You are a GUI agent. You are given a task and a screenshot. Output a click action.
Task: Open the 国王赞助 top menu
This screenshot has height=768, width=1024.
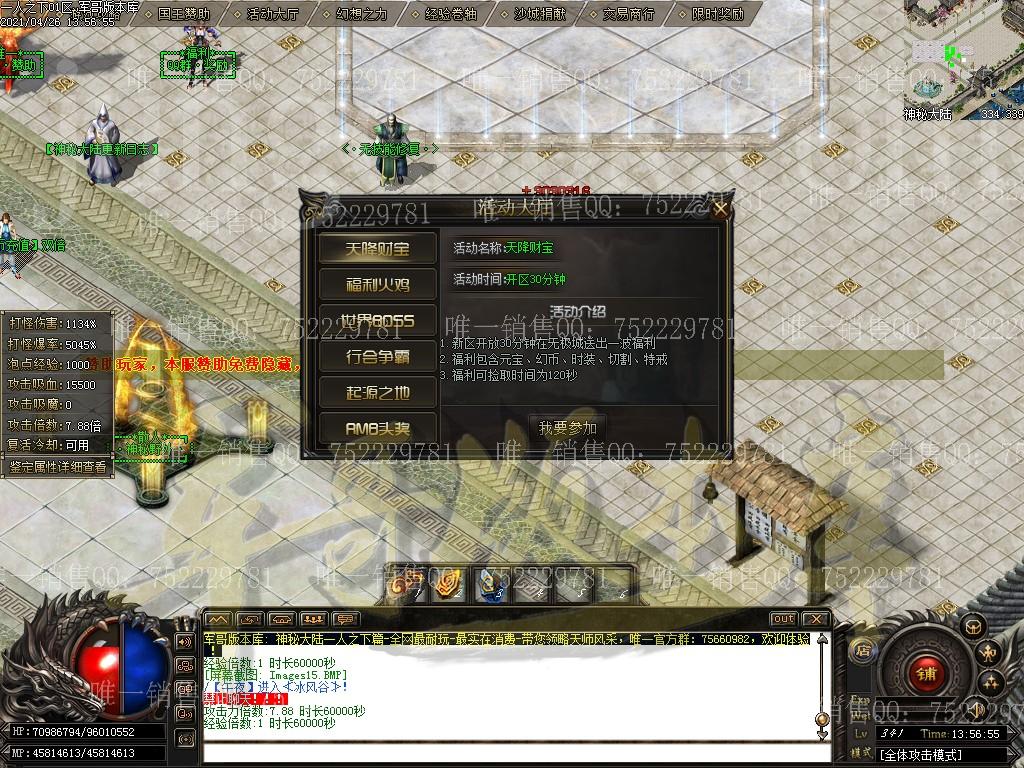(183, 14)
